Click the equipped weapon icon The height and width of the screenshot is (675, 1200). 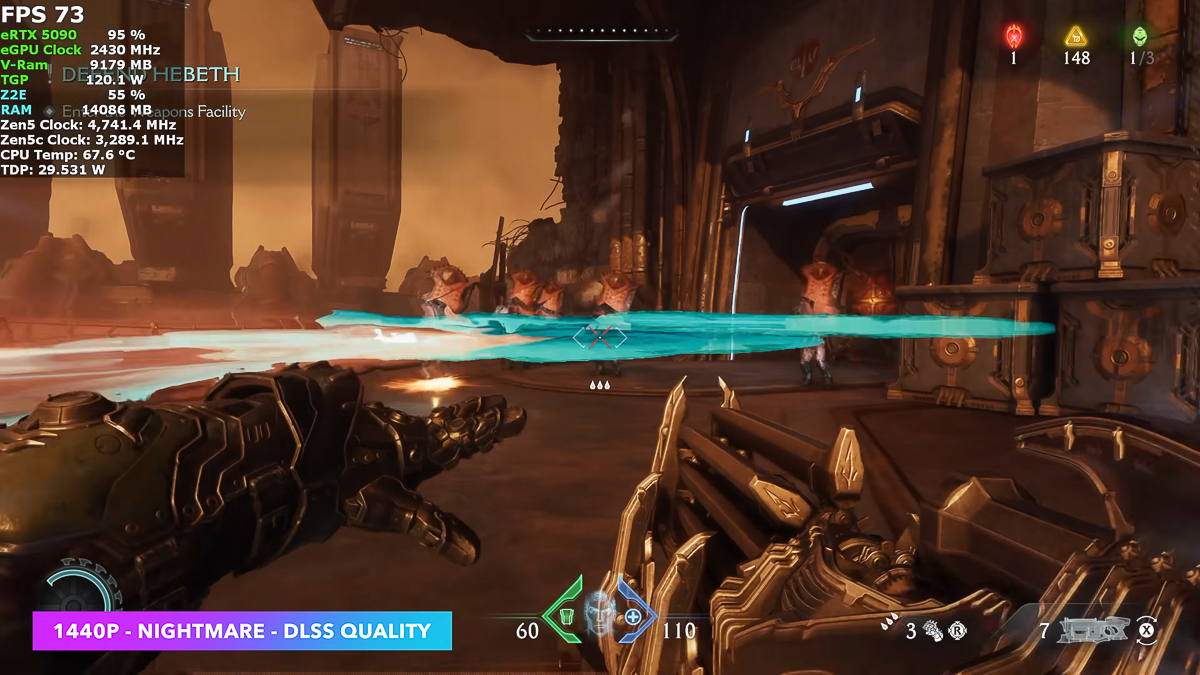click(1093, 630)
